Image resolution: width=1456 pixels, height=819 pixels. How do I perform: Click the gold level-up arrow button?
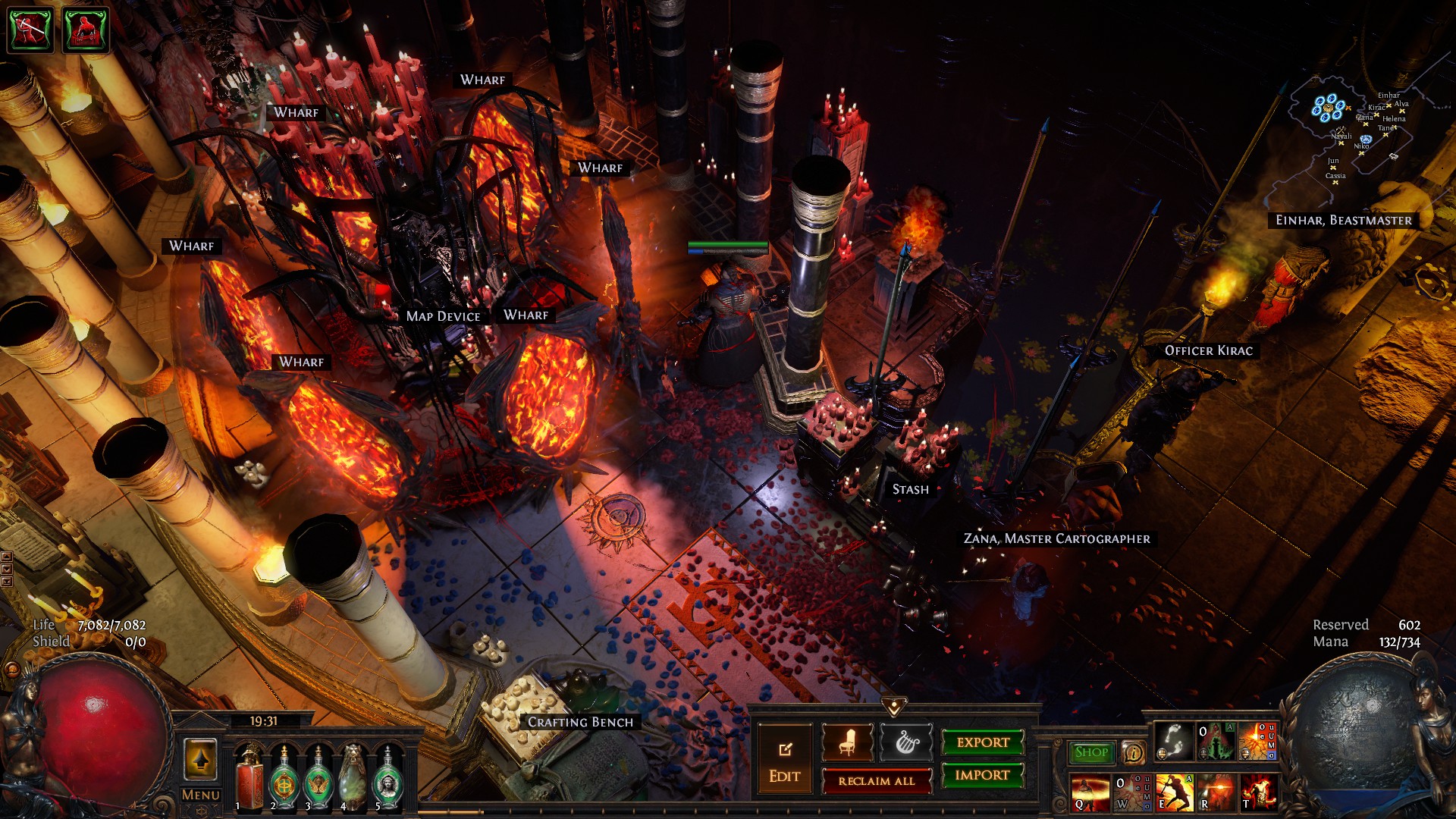click(x=200, y=759)
